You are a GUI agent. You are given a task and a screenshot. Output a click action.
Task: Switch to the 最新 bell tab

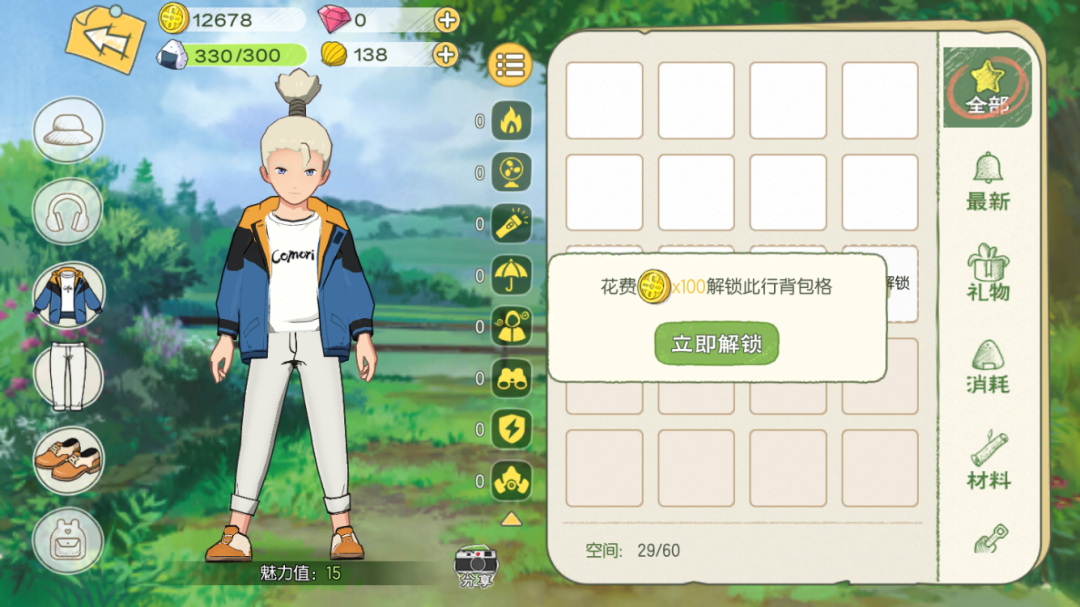pyautogui.click(x=987, y=182)
